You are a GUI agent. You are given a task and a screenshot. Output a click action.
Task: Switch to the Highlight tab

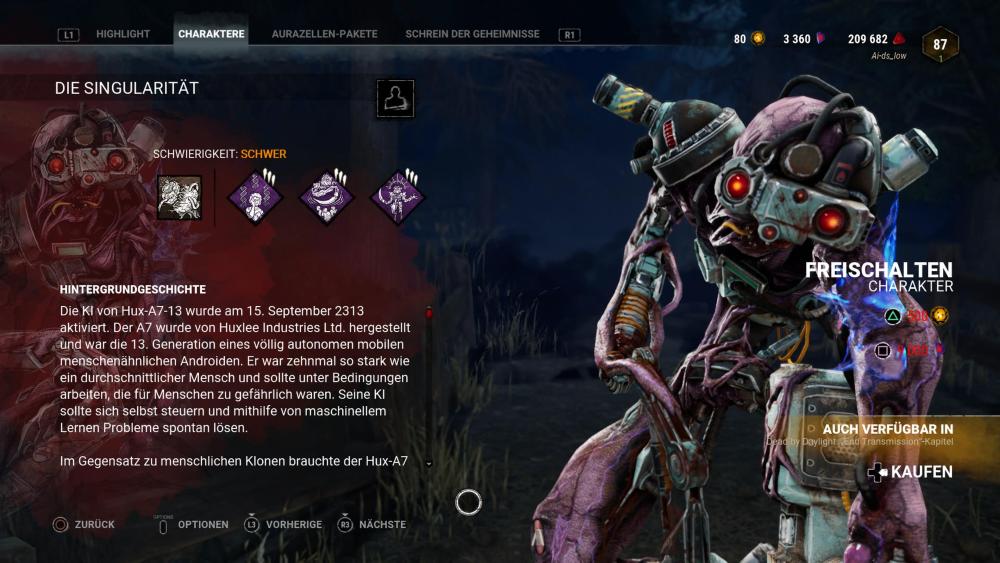(123, 34)
